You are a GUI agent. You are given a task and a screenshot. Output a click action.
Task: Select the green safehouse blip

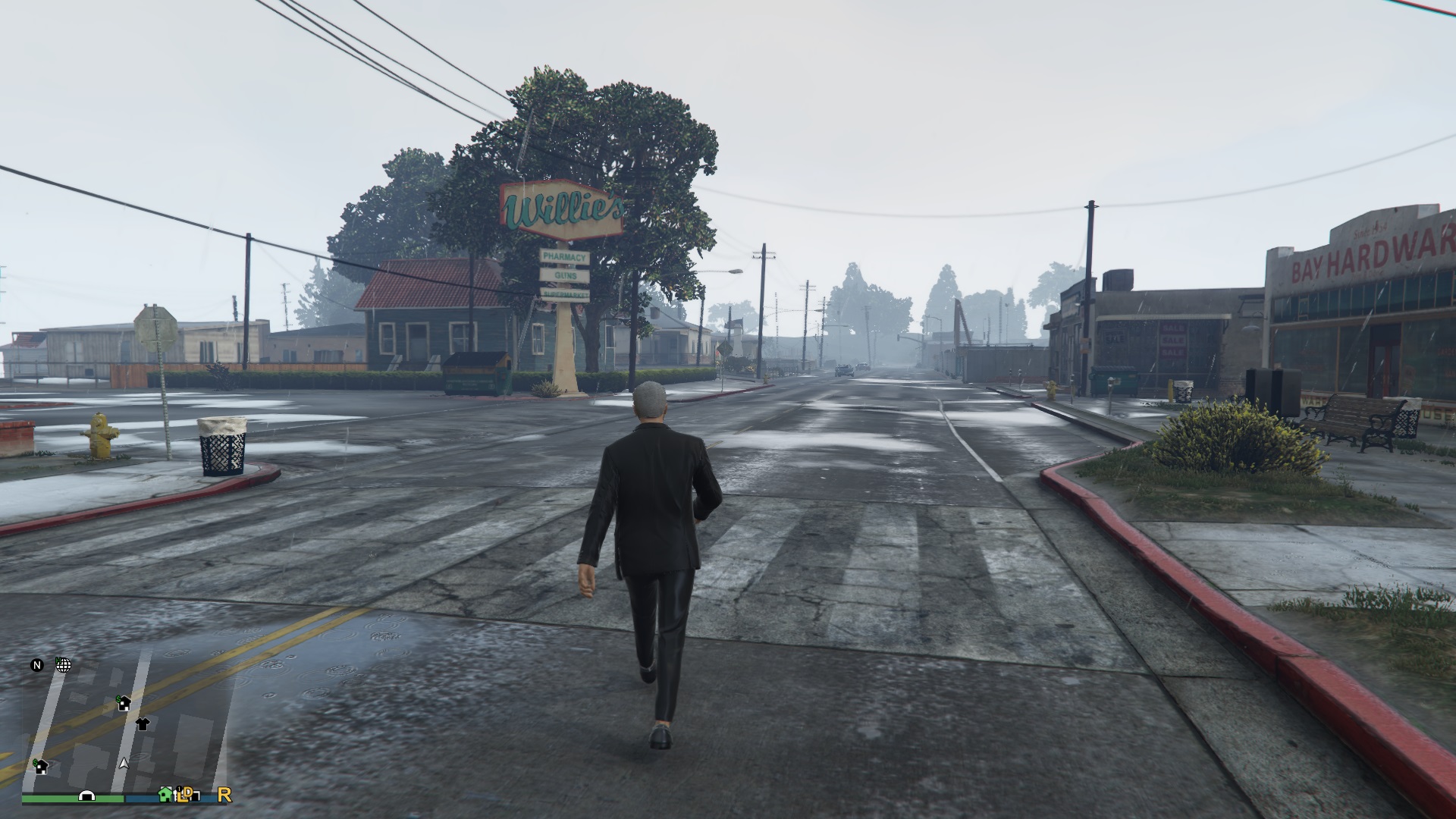coord(165,794)
